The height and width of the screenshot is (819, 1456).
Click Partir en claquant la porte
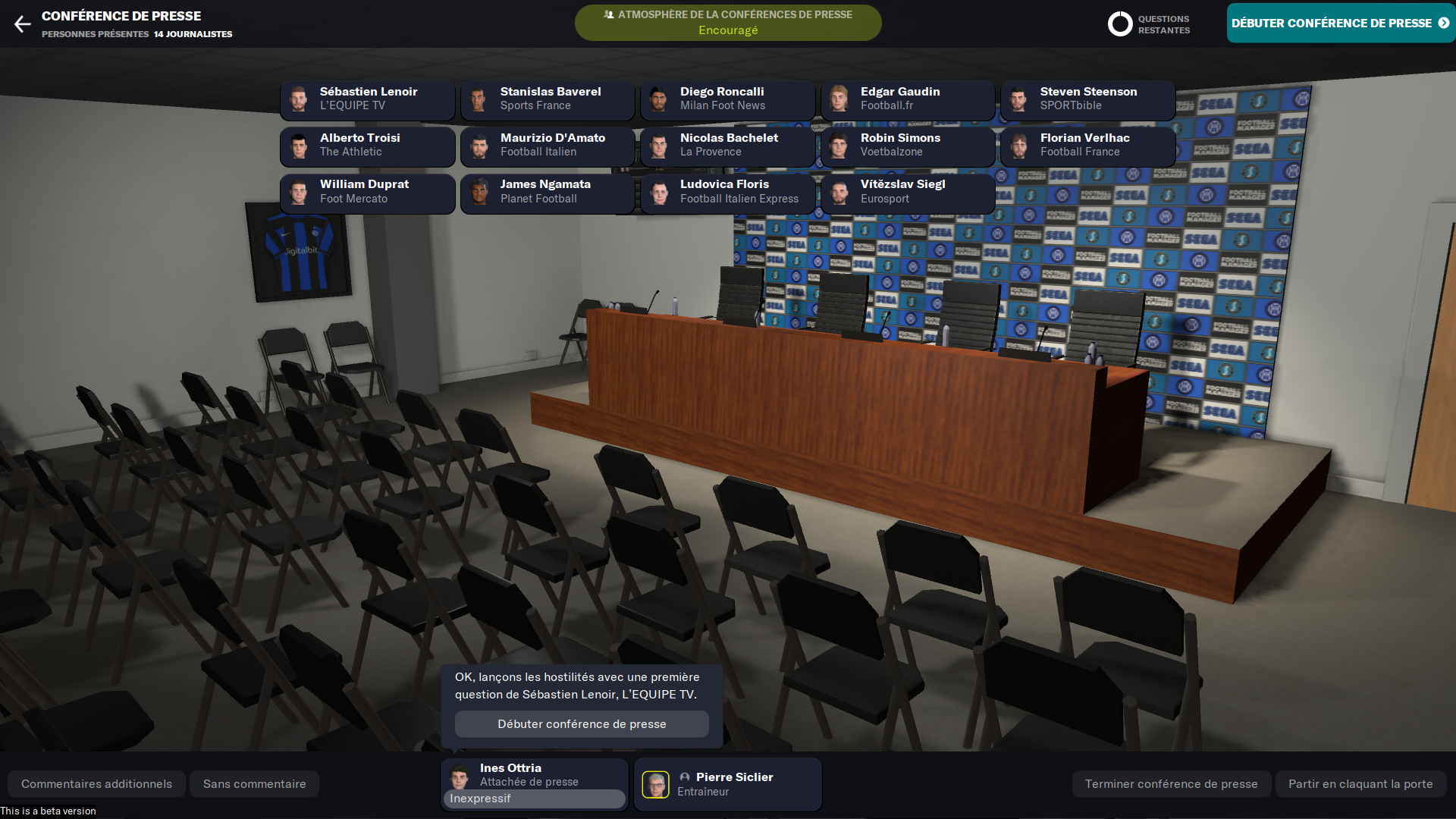(1361, 783)
